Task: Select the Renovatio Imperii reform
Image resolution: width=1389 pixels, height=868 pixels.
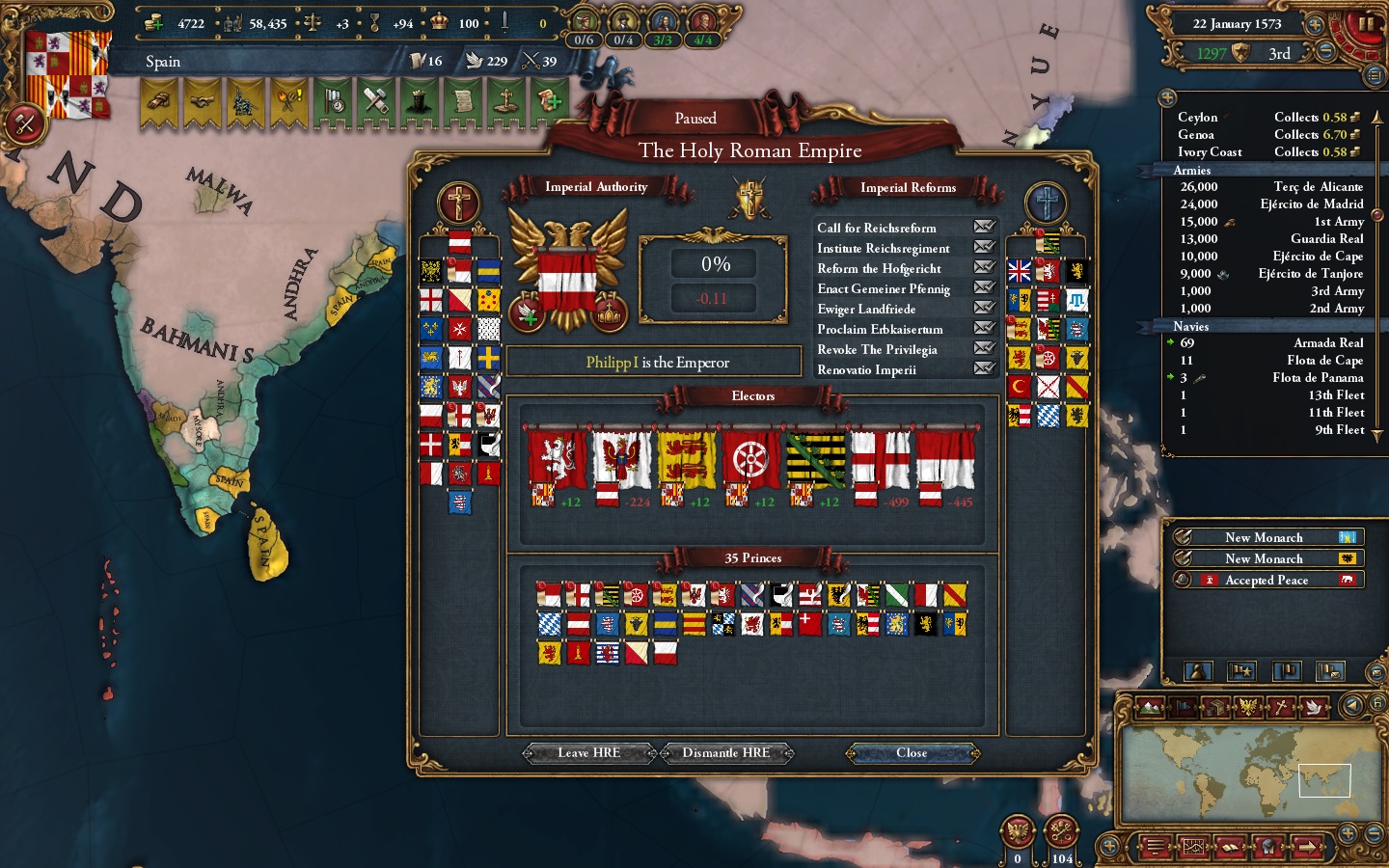Action: pyautogui.click(x=866, y=369)
